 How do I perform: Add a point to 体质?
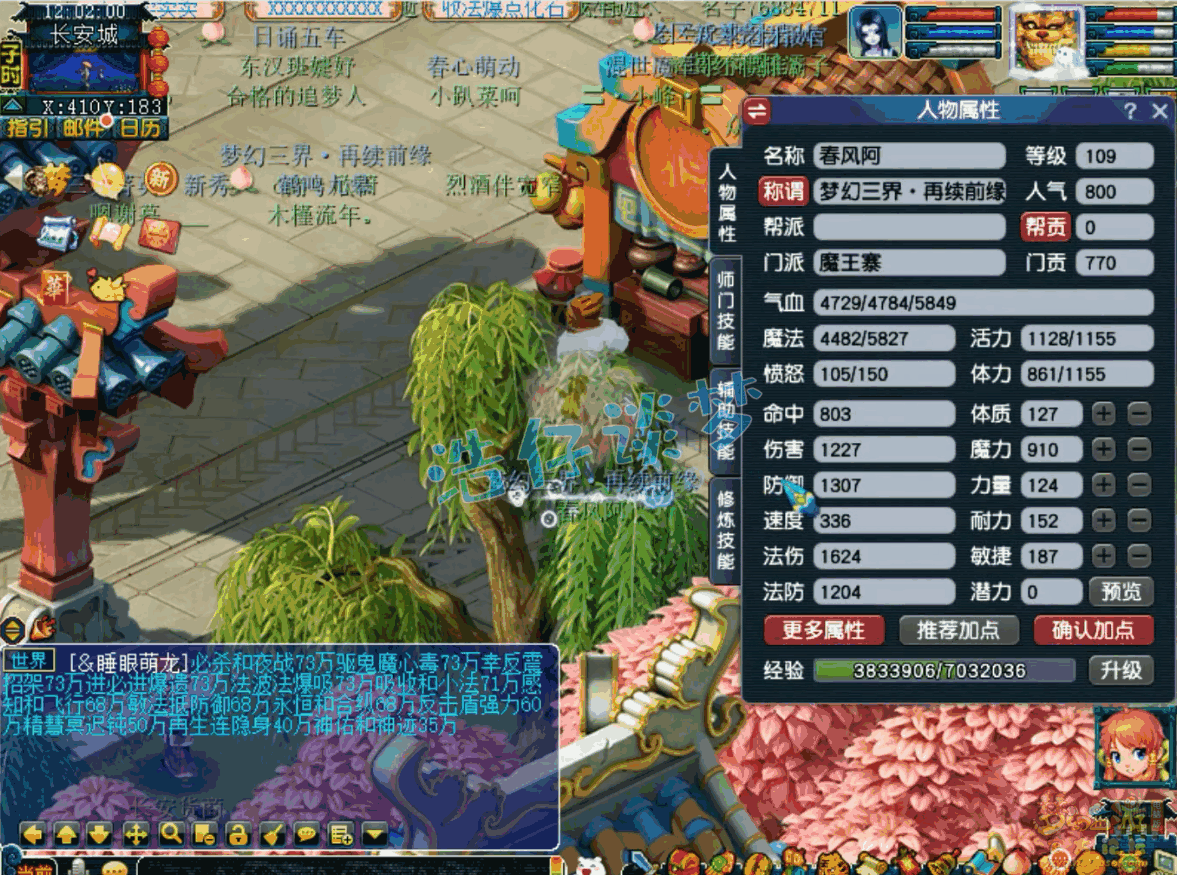(1103, 414)
